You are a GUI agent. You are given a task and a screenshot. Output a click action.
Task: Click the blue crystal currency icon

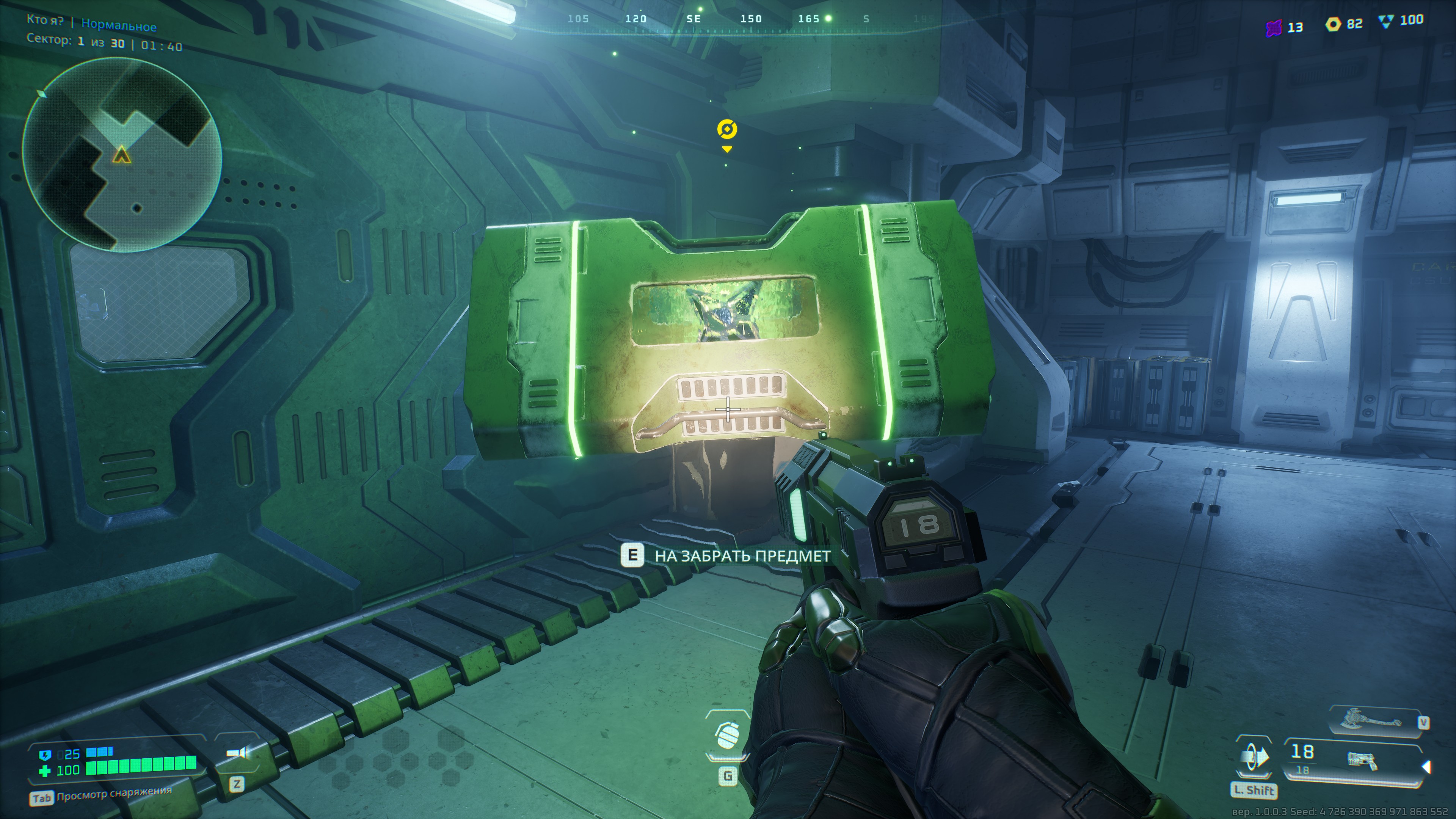pos(1386,22)
